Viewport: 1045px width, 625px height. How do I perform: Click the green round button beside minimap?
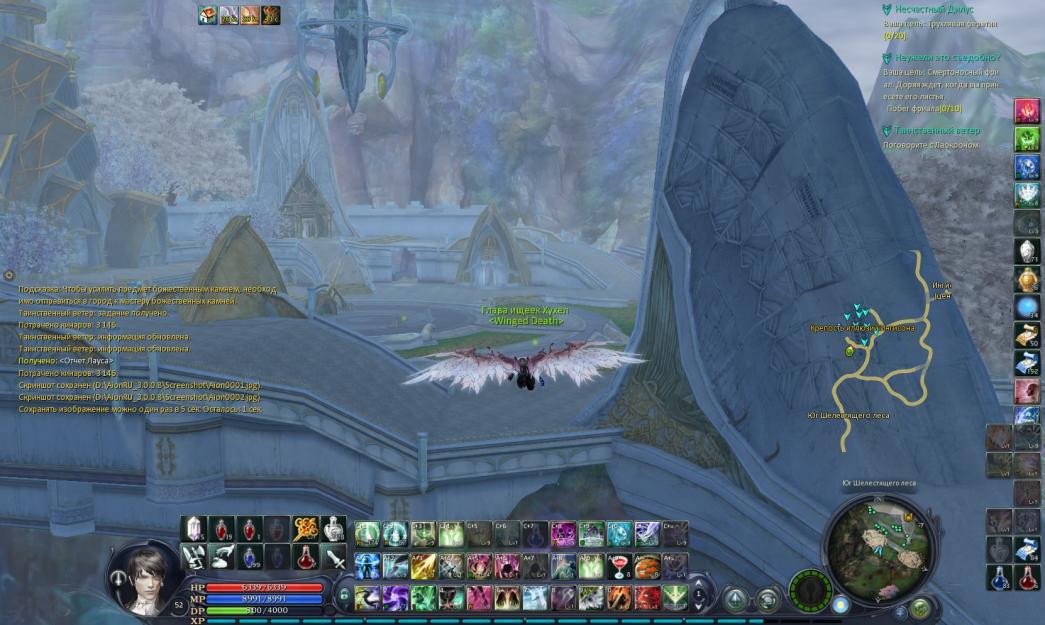click(921, 607)
